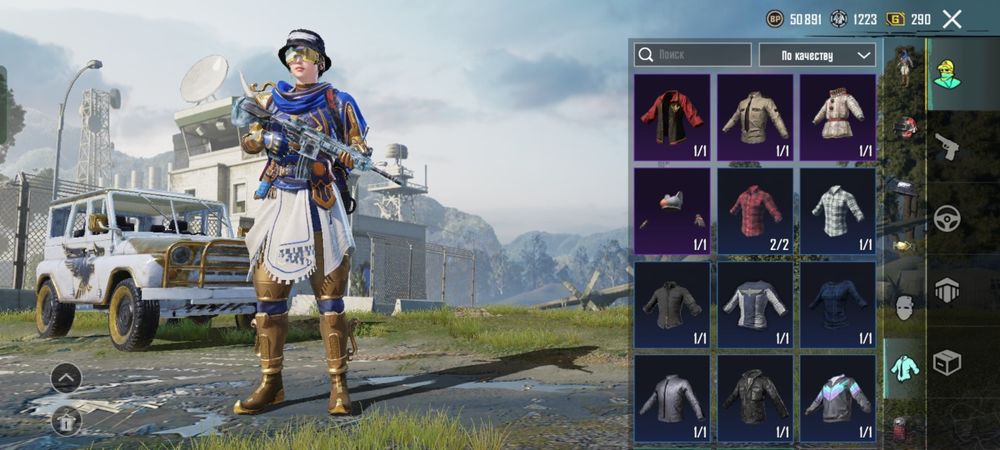Select the white and red coat outfit

tap(838, 117)
